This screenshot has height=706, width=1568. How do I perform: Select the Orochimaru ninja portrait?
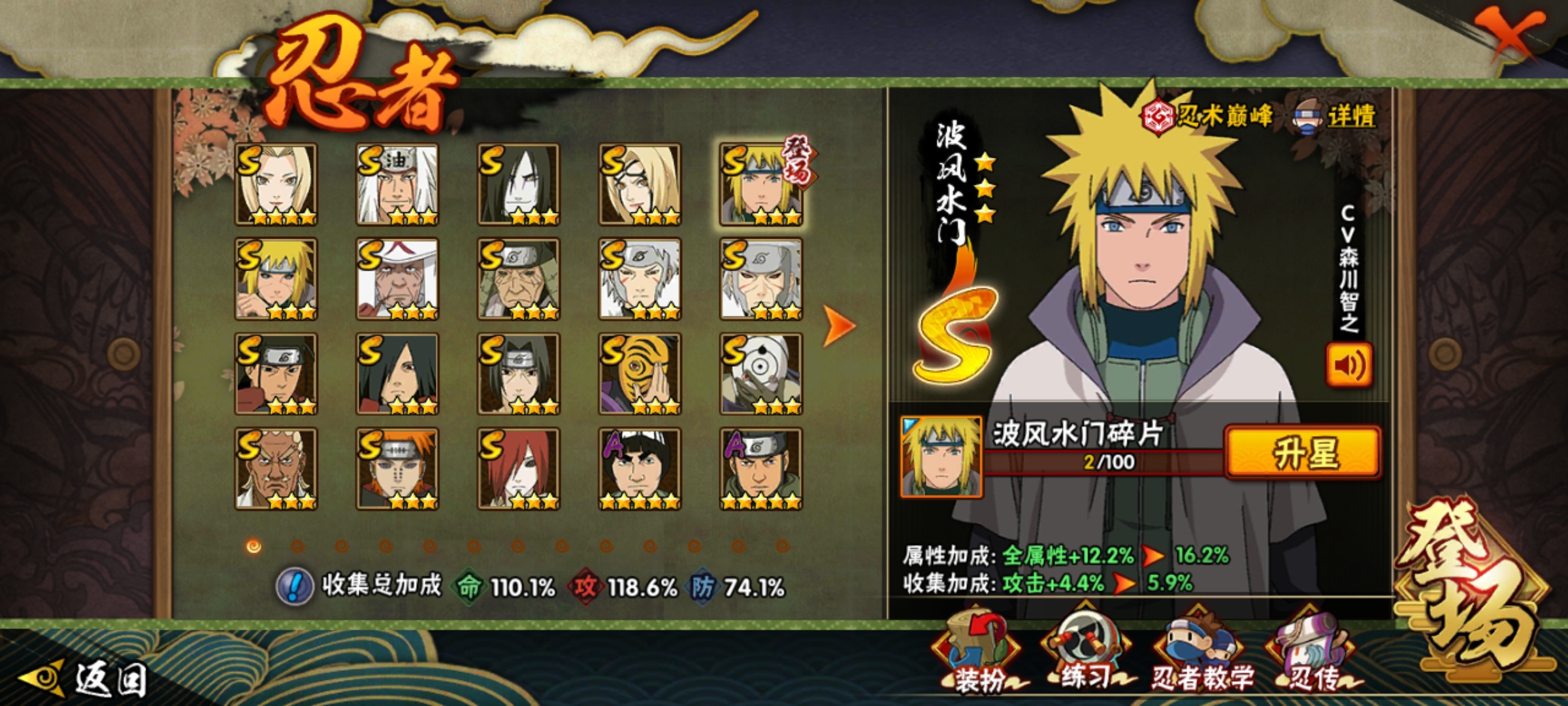click(519, 184)
